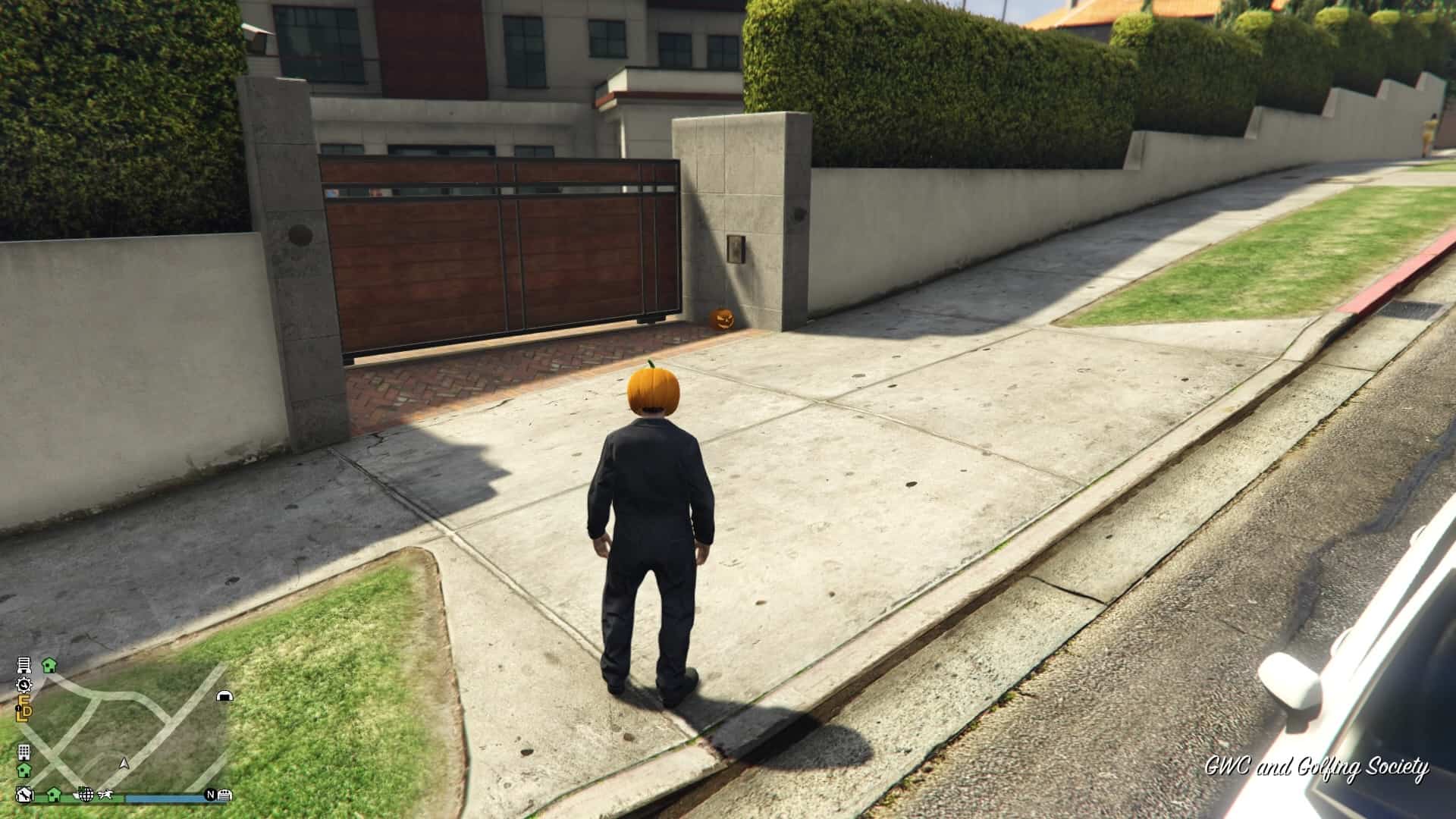Image resolution: width=1456 pixels, height=819 pixels.
Task: Select the gear-and-wrench blip on the minimap
Action: pyautogui.click(x=24, y=685)
